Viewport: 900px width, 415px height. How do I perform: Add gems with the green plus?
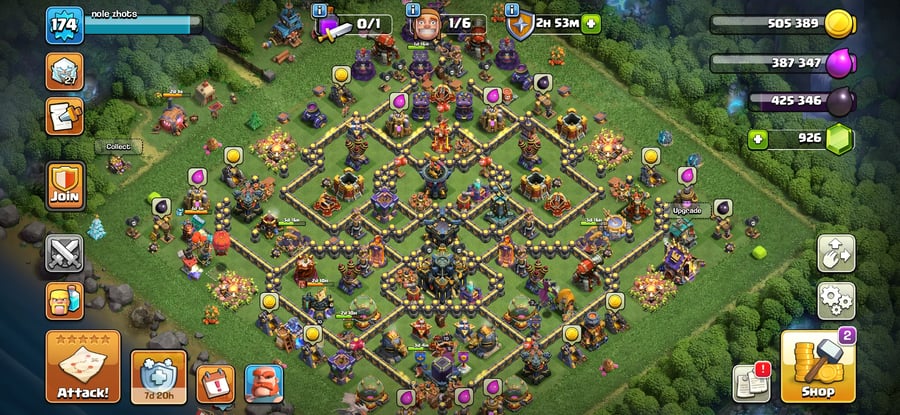[758, 139]
